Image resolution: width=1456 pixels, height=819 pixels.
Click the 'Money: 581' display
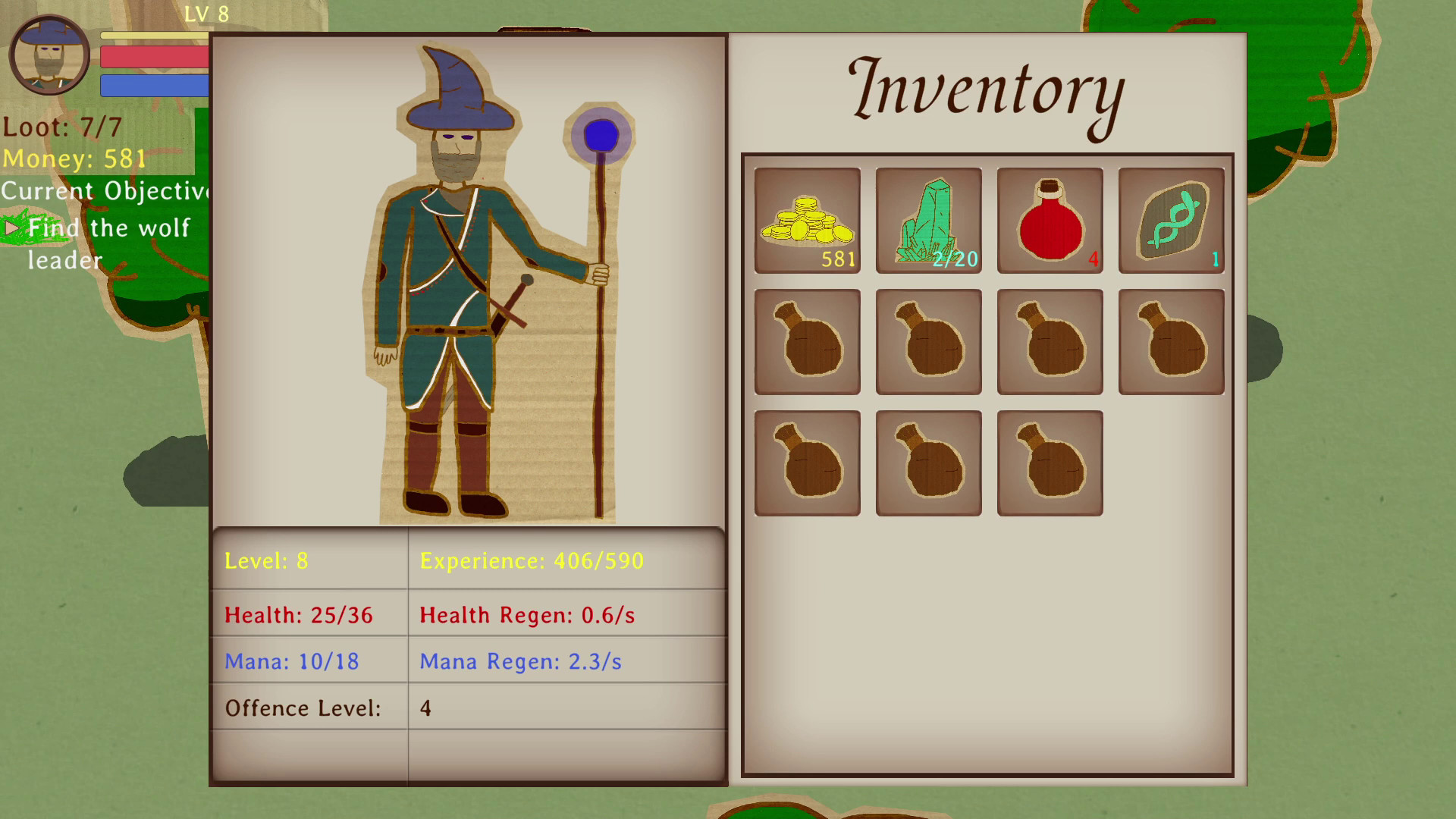(72, 158)
